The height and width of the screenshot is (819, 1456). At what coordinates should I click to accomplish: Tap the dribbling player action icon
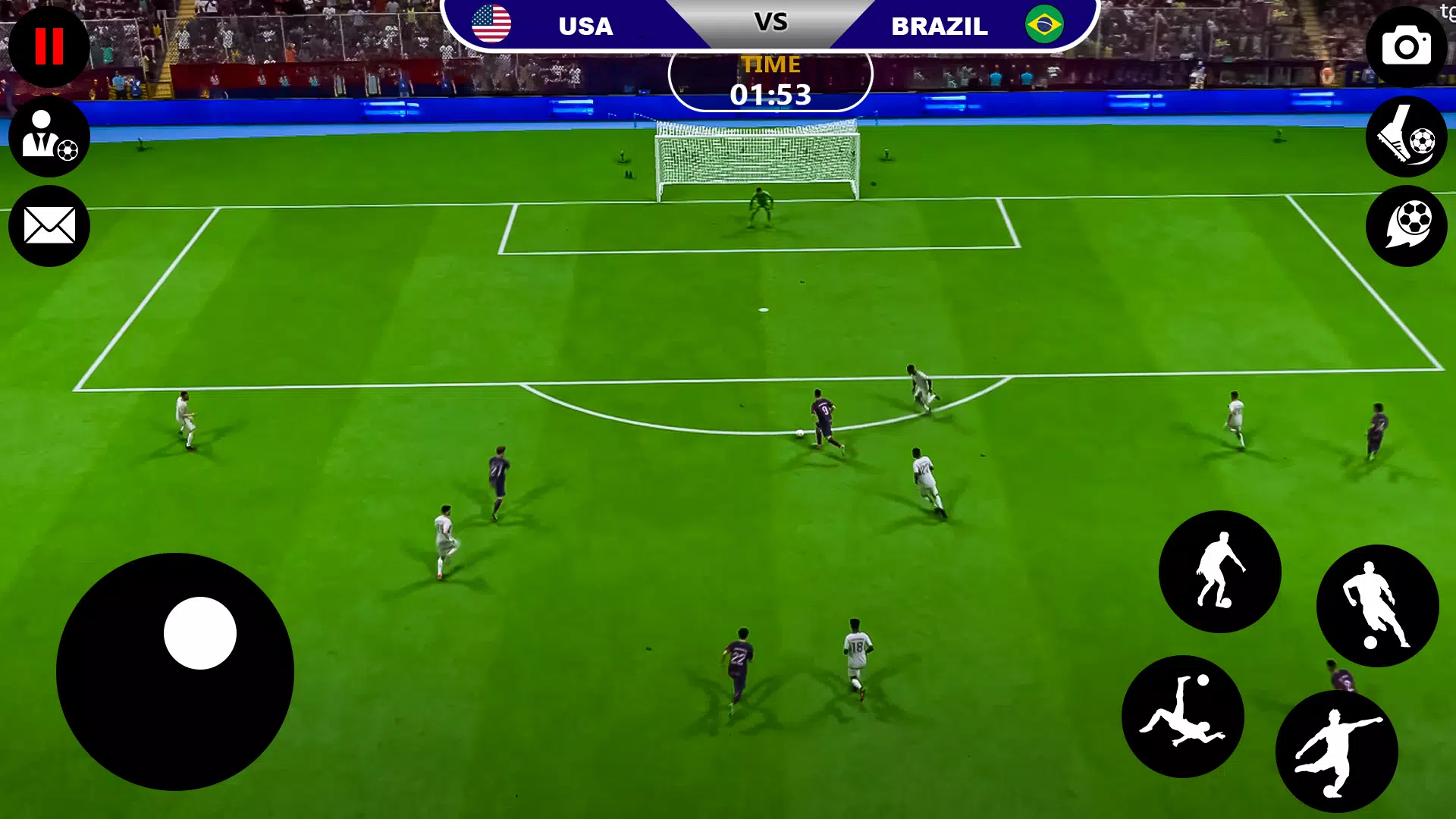point(1221,573)
